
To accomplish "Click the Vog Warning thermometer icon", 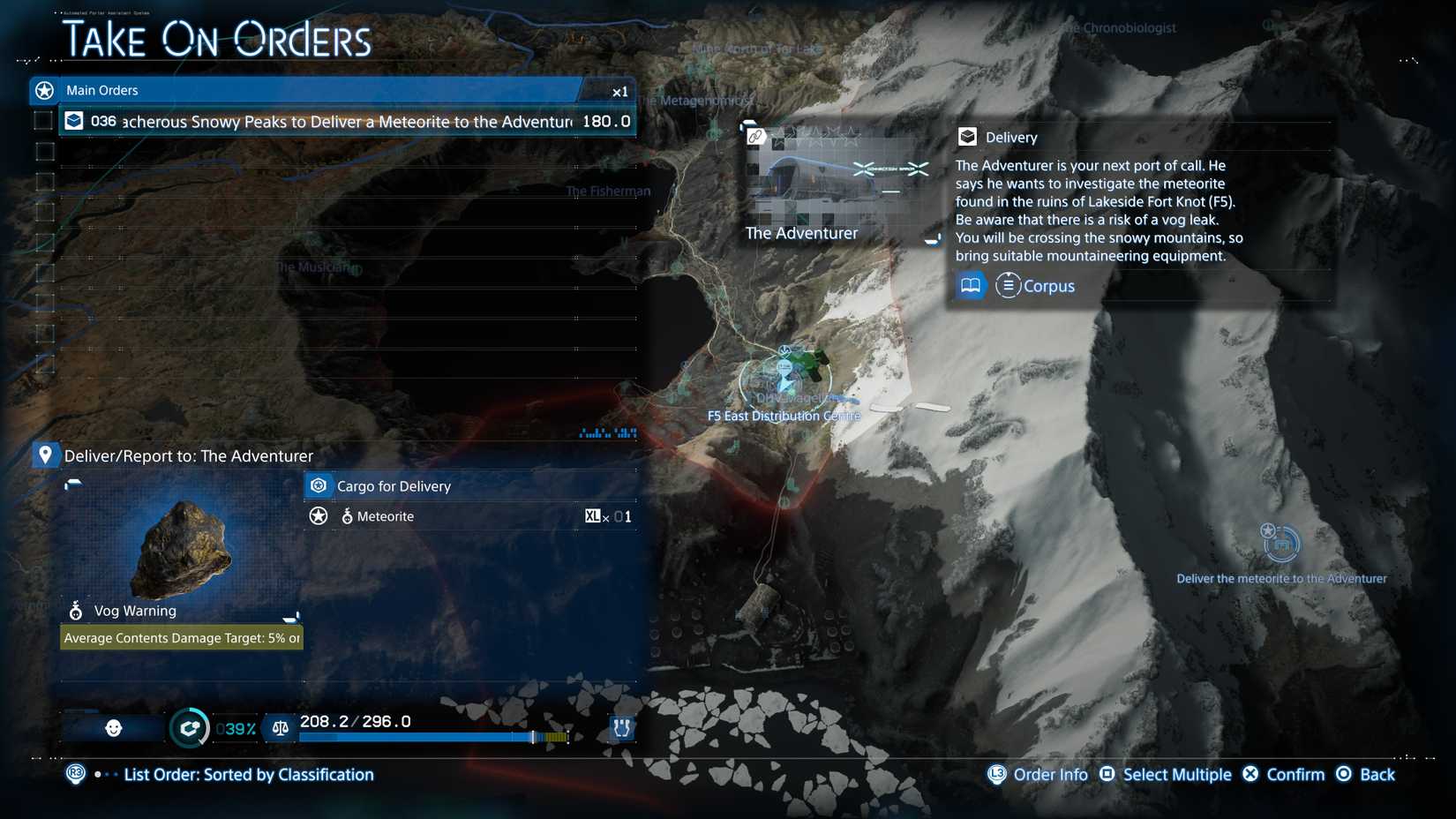I will [75, 610].
